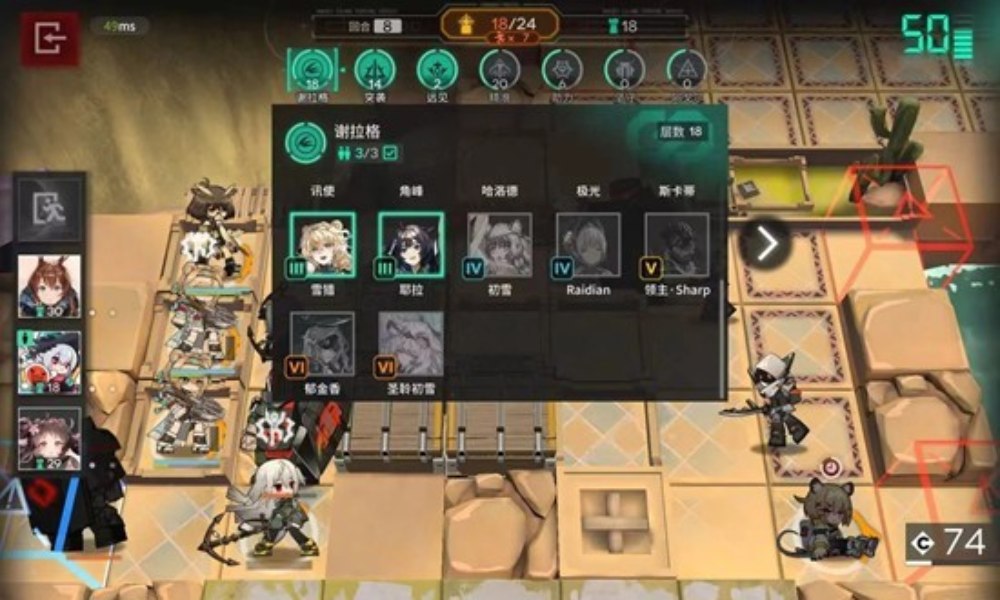
Task: Select the brown-eared operator card costing 30
Action: [x=49, y=286]
